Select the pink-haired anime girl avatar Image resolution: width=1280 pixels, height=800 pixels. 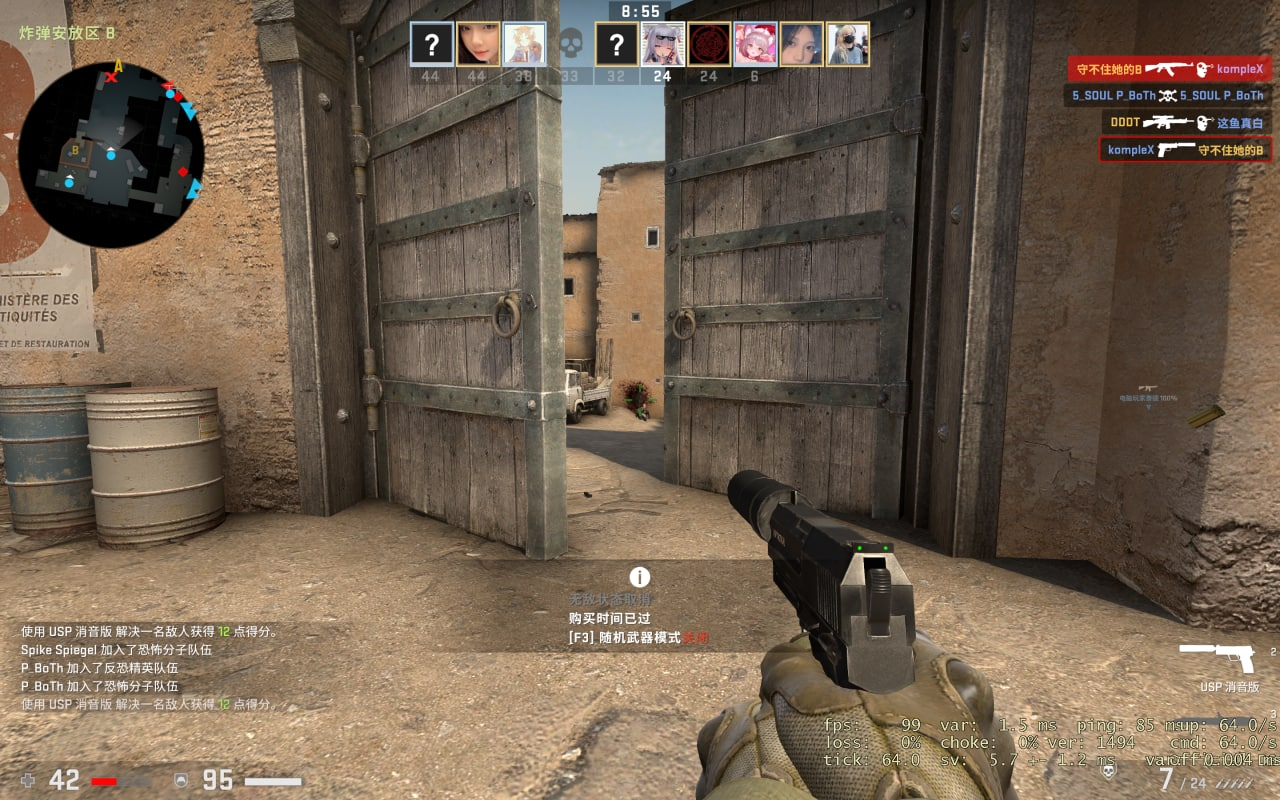tap(755, 44)
